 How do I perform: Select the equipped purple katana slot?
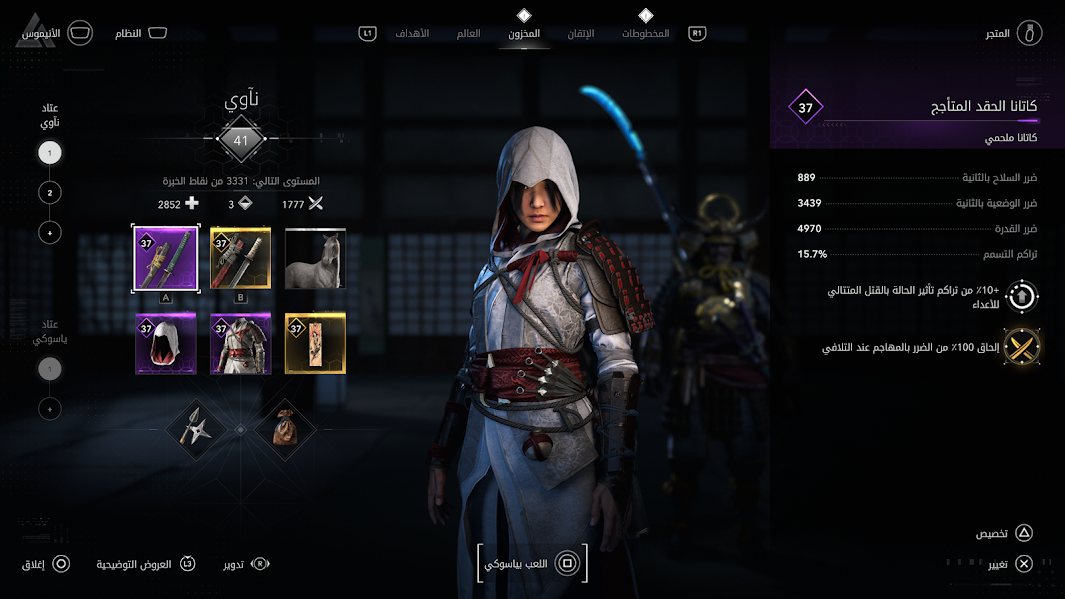[x=166, y=258]
